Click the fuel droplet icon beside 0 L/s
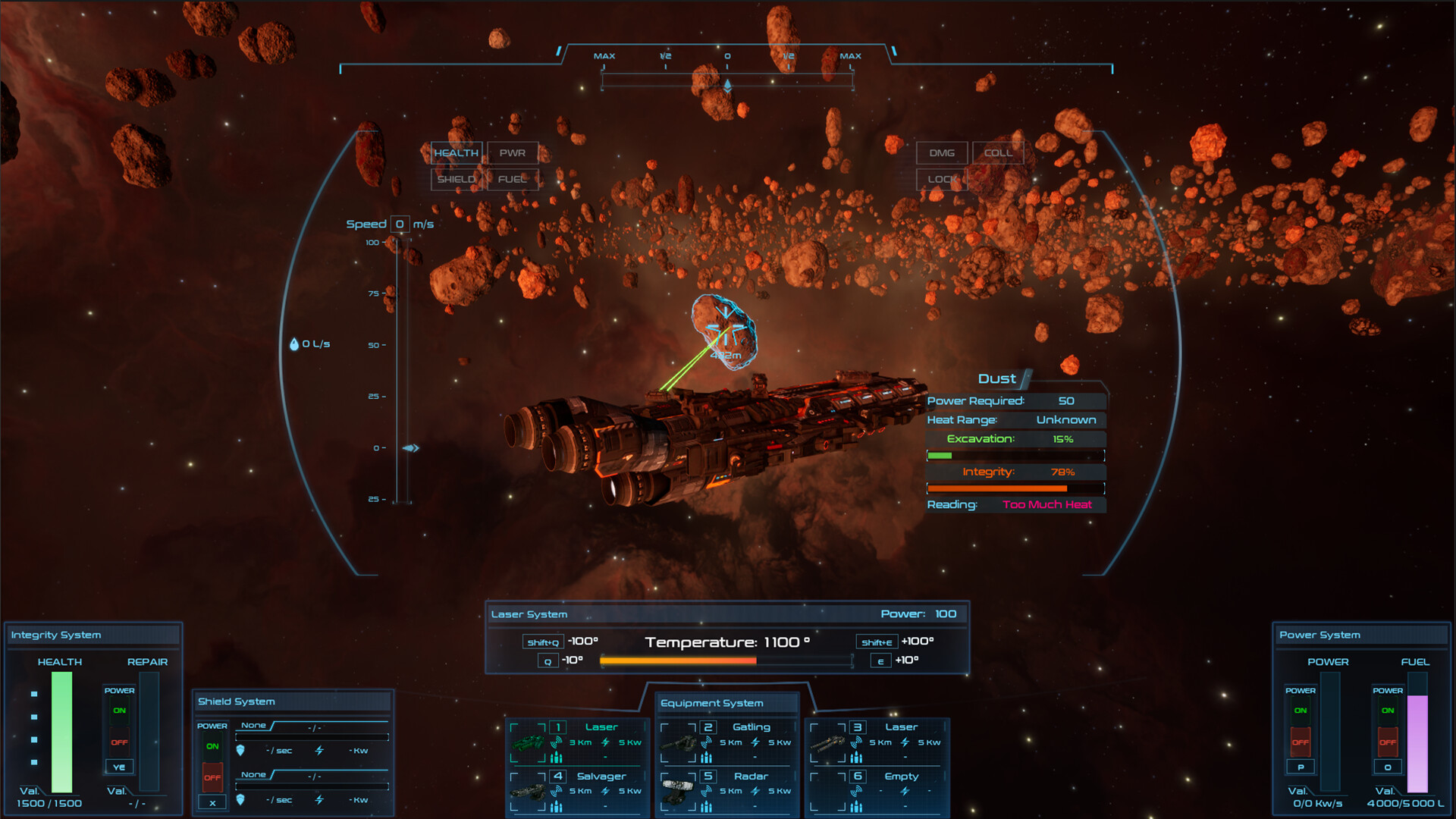Screen dimensions: 1456x819 click(x=294, y=344)
